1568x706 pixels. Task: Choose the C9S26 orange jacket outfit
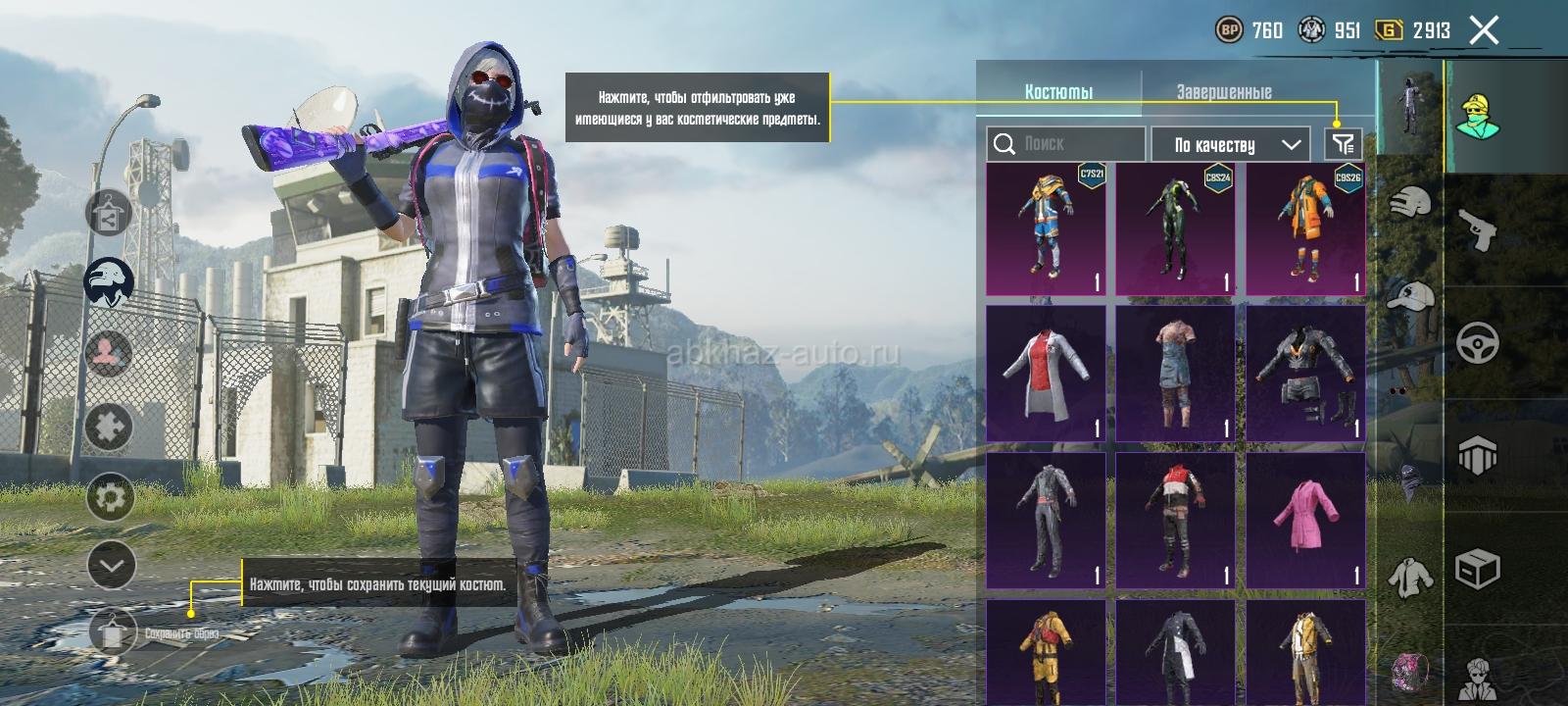click(1305, 229)
